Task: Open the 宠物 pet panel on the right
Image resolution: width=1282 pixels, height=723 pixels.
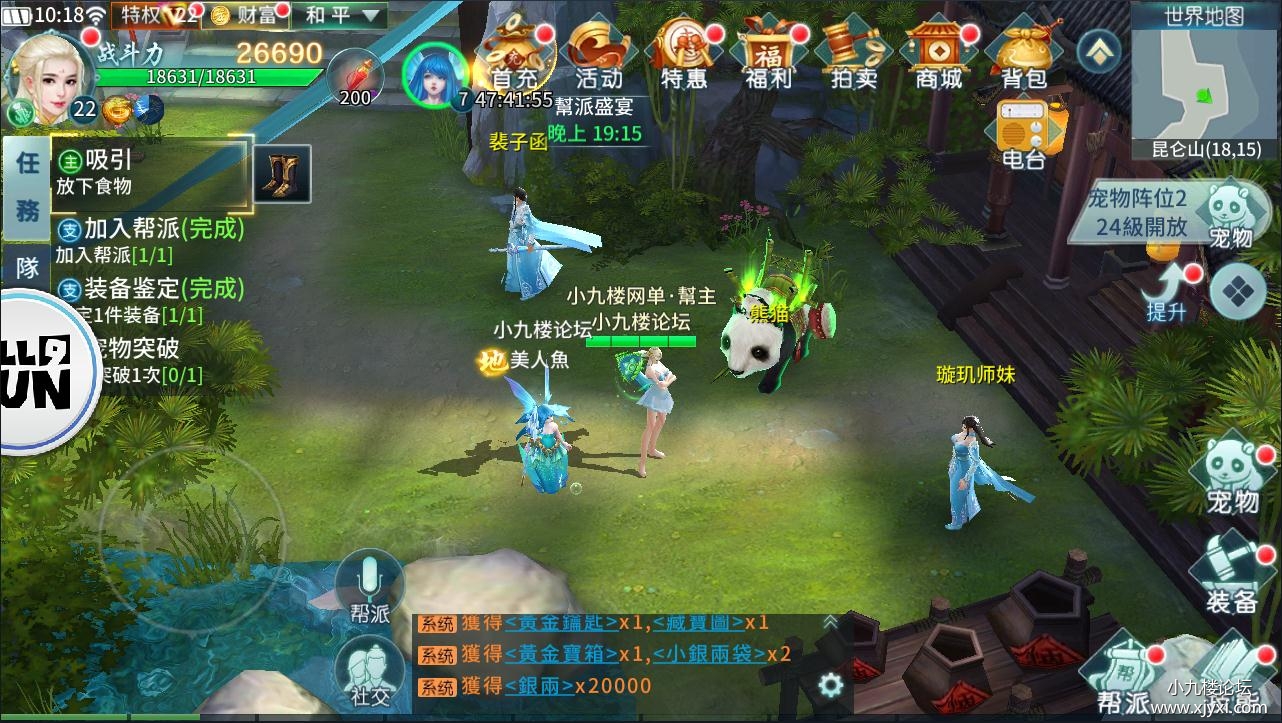Action: pyautogui.click(x=1232, y=470)
